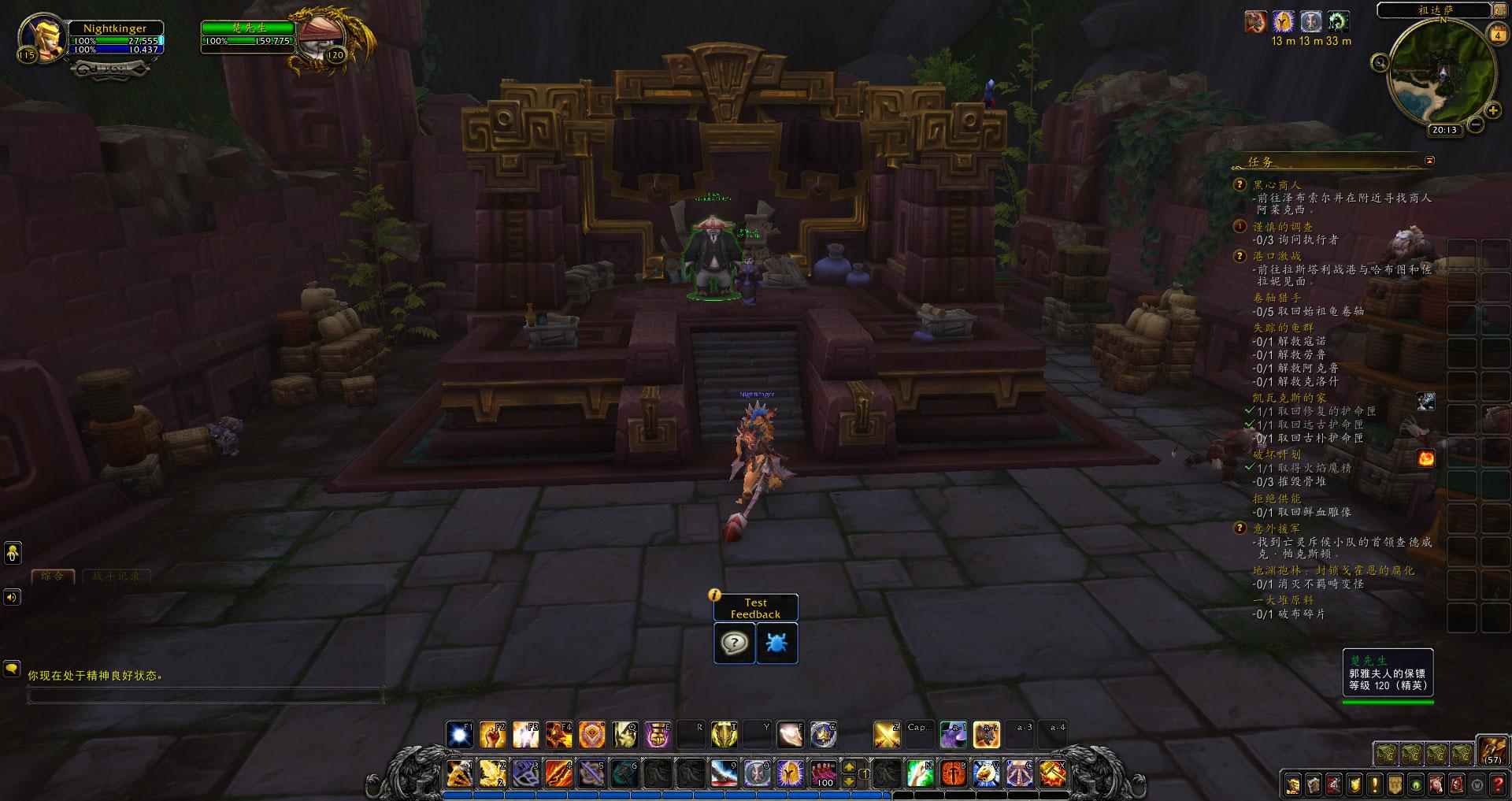The height and width of the screenshot is (801, 1512).
Task: Select the 黑心商人 quest in the tracker
Action: (1277, 185)
